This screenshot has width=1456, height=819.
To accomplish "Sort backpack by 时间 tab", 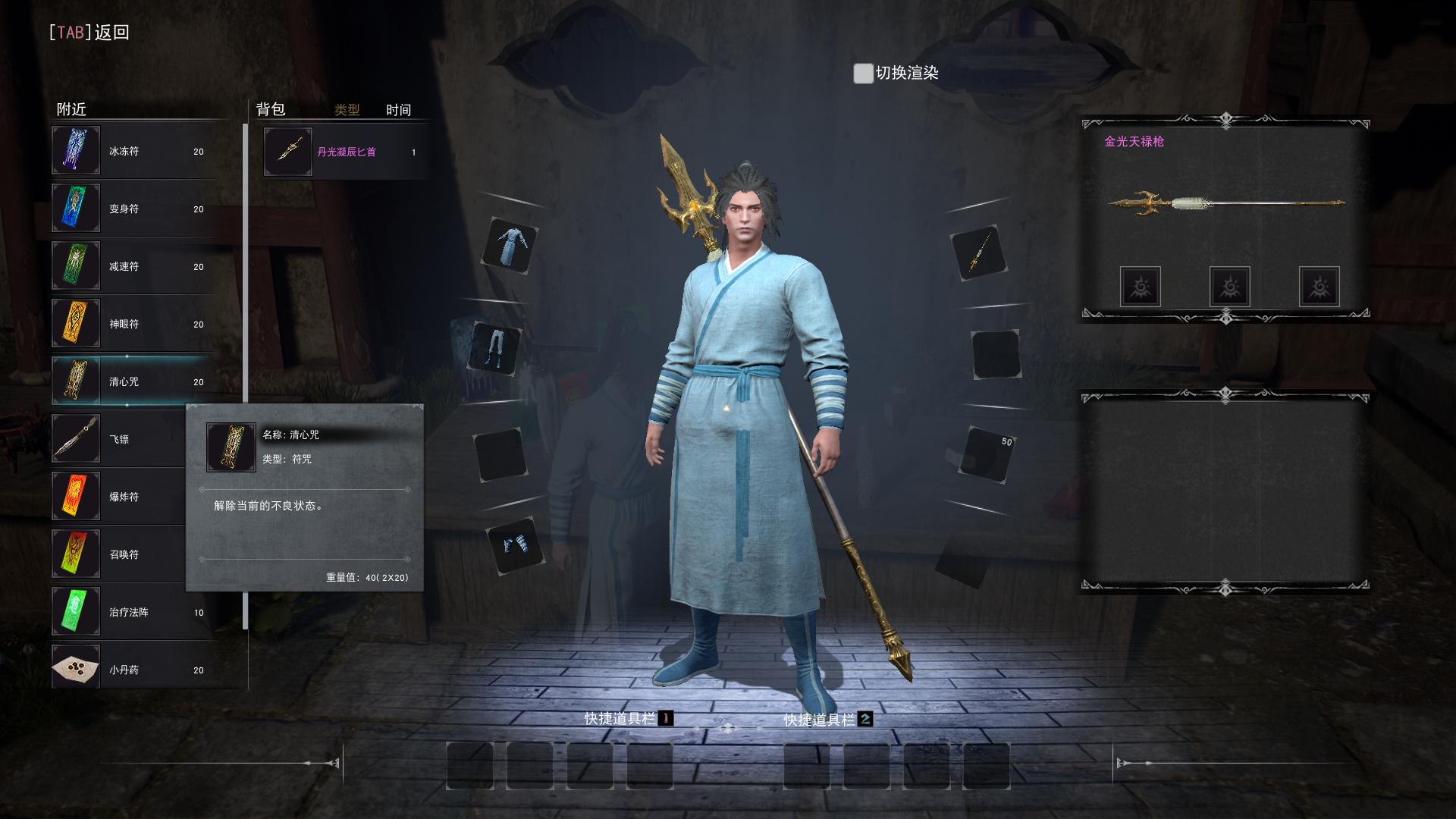I will tap(398, 110).
